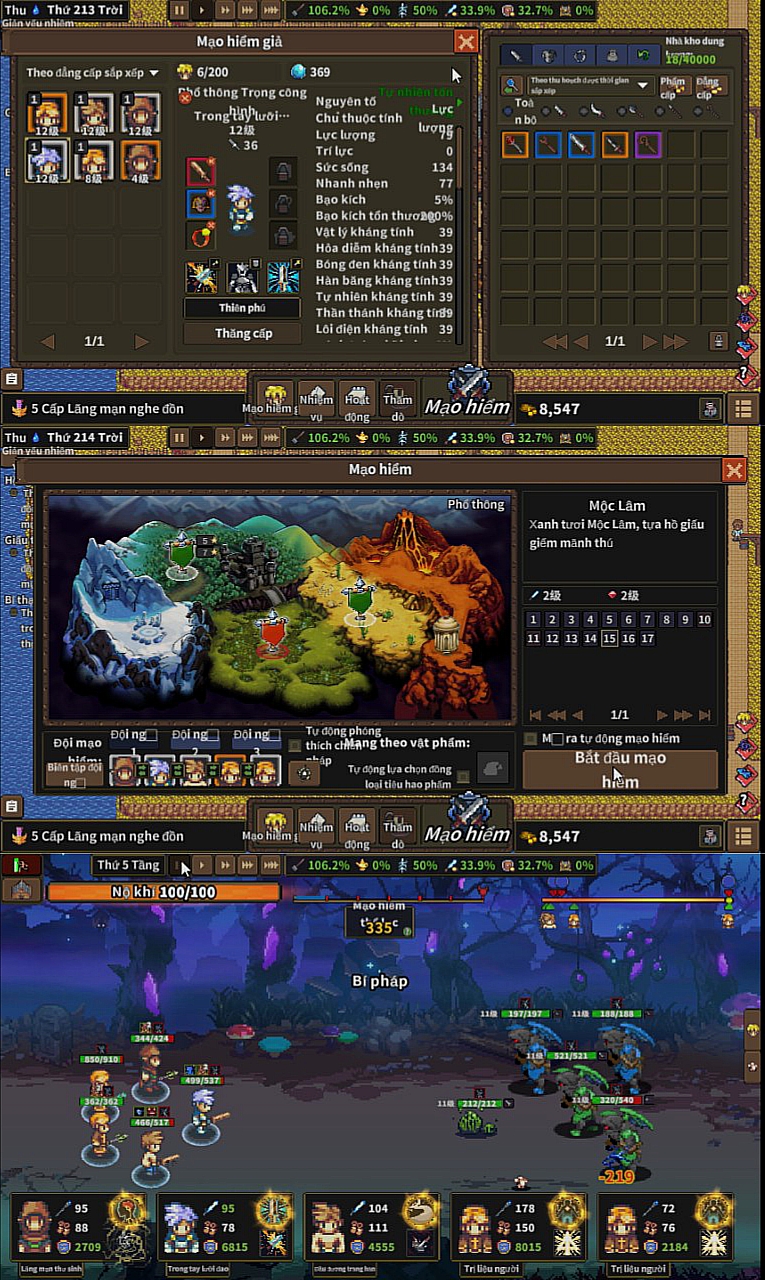The image size is (765, 1280).
Task: Click the Thăng cấp upgrade button
Action: pos(242,333)
